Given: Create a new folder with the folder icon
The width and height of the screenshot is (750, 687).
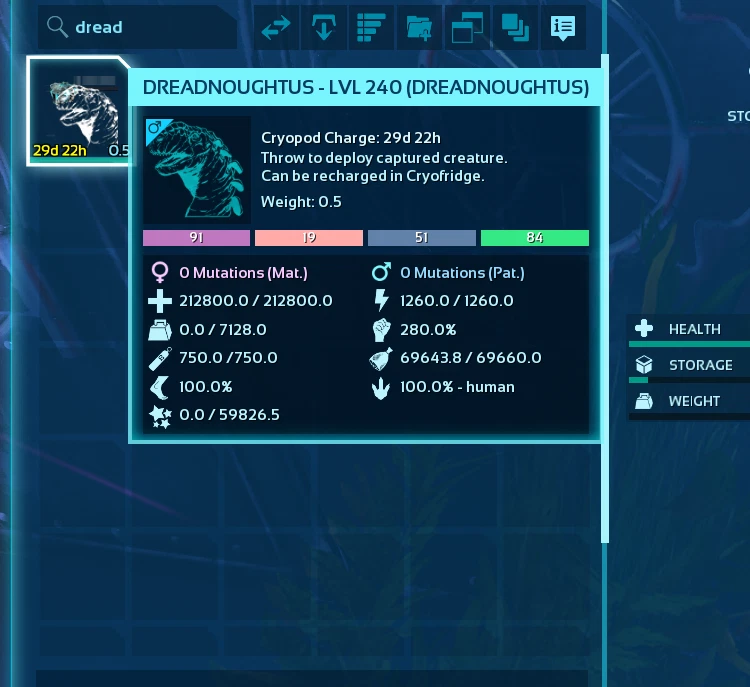Looking at the screenshot, I should click(x=420, y=28).
